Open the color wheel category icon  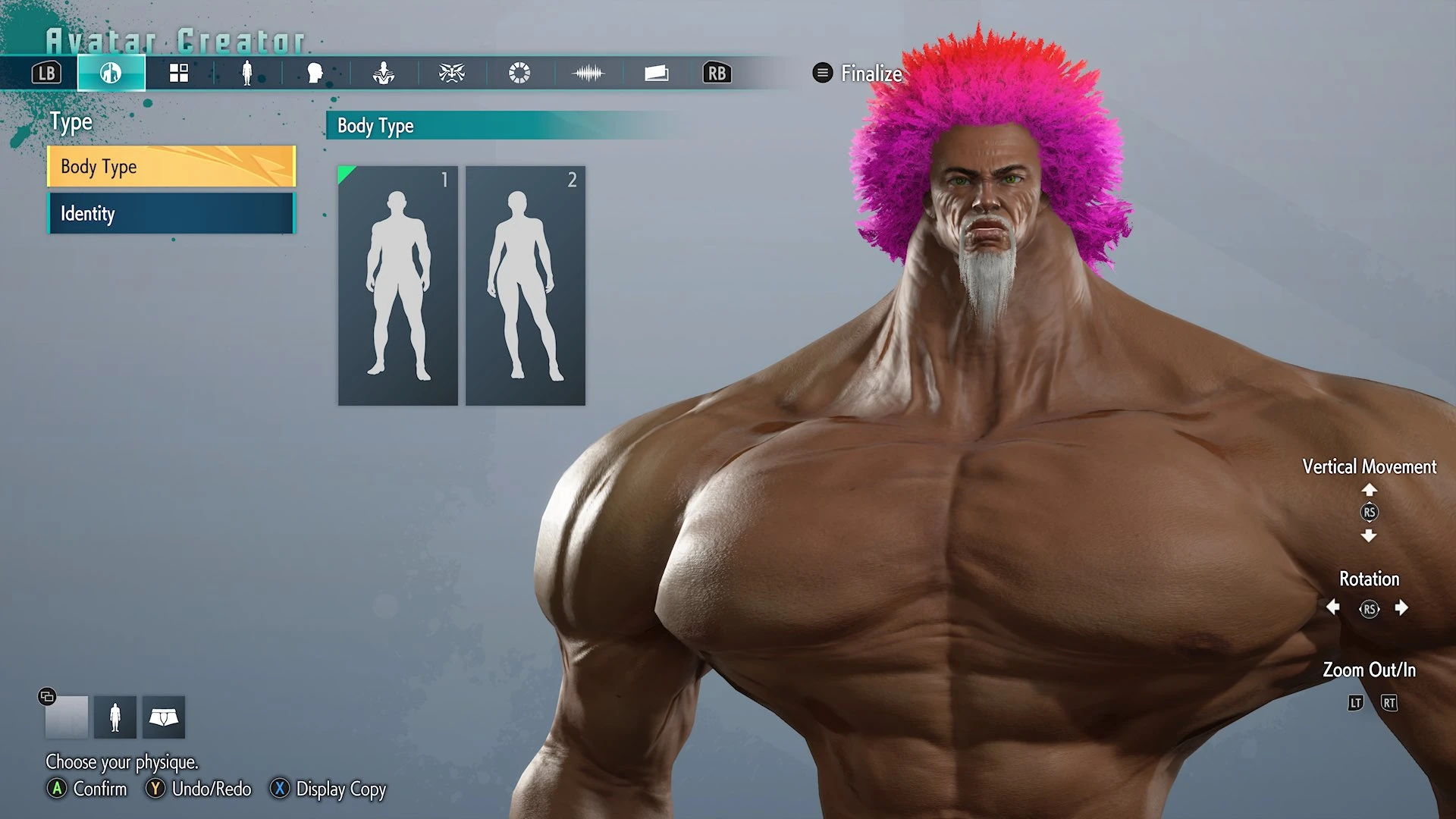520,74
